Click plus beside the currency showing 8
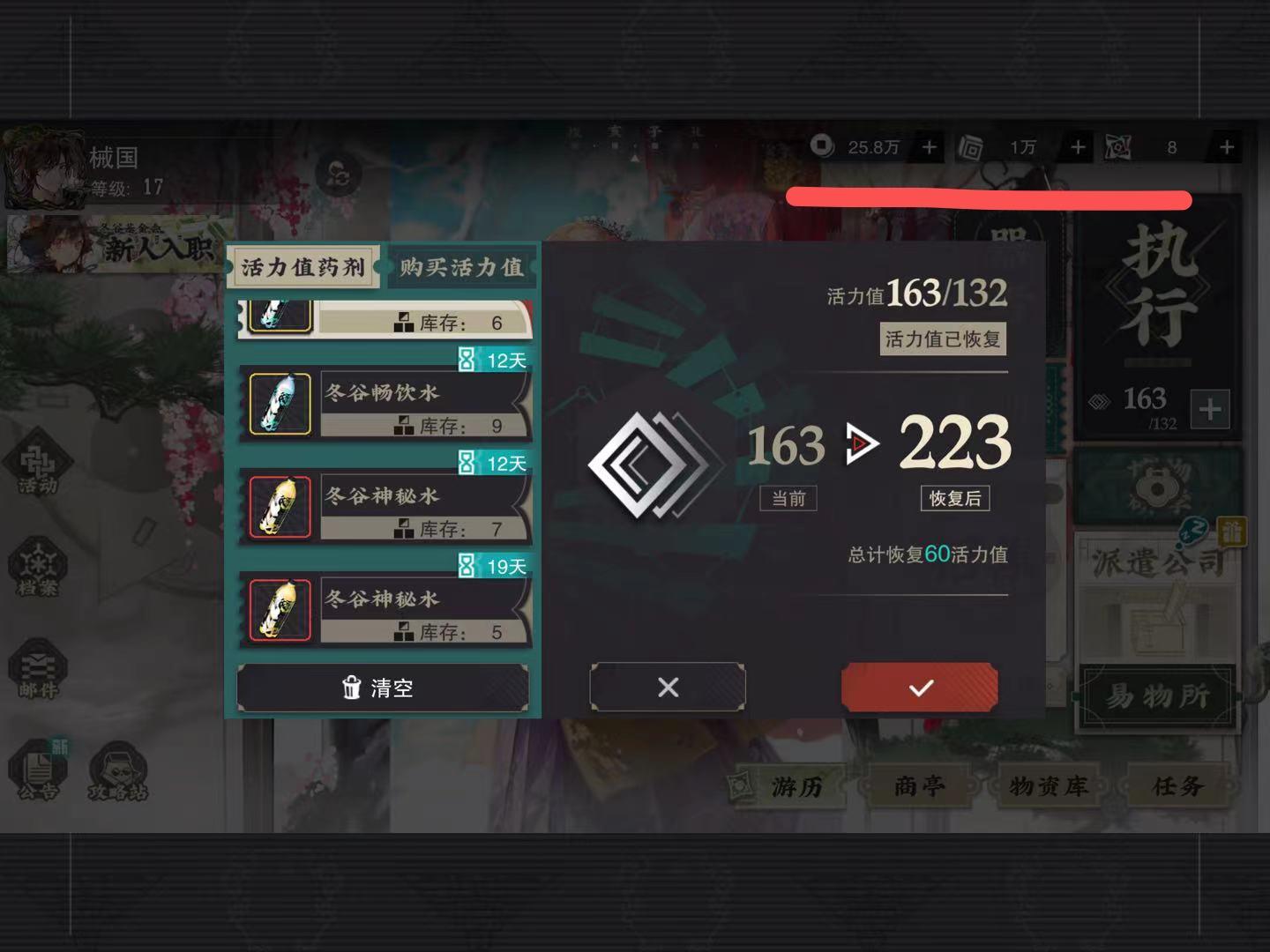The width and height of the screenshot is (1270, 952). [1226, 147]
